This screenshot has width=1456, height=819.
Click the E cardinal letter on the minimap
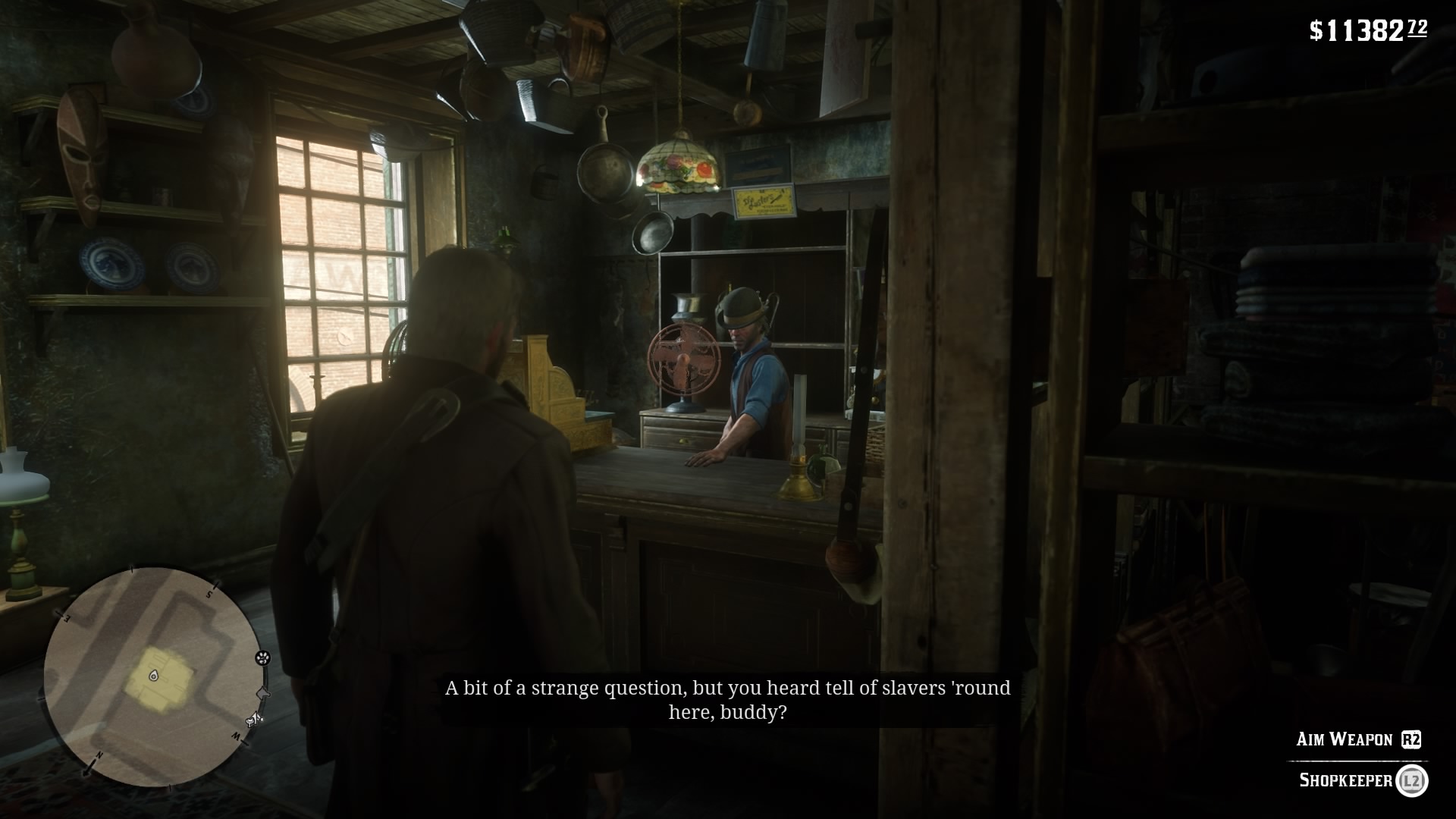(x=66, y=617)
